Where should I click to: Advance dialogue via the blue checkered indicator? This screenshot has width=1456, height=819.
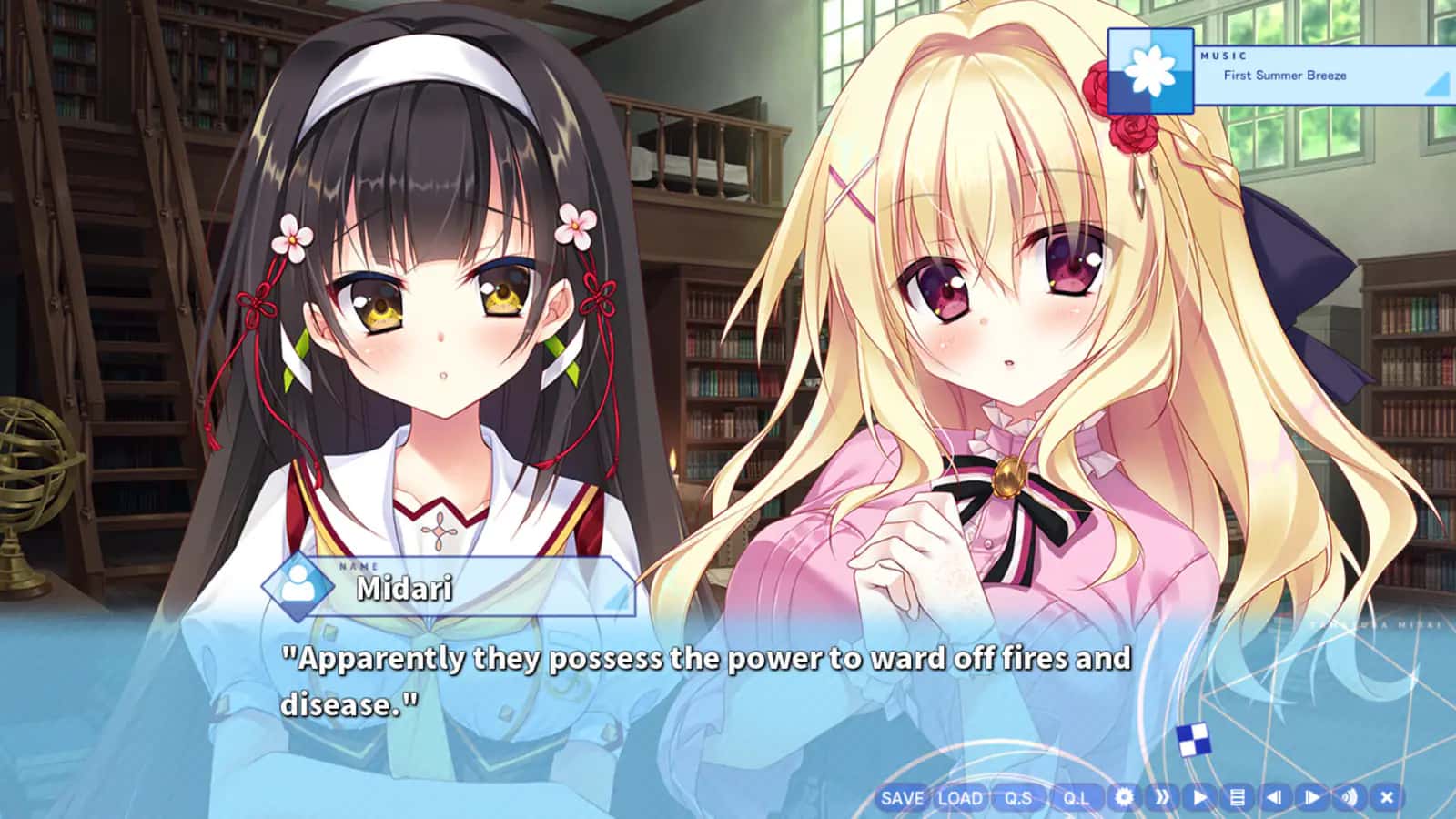pos(1193,741)
